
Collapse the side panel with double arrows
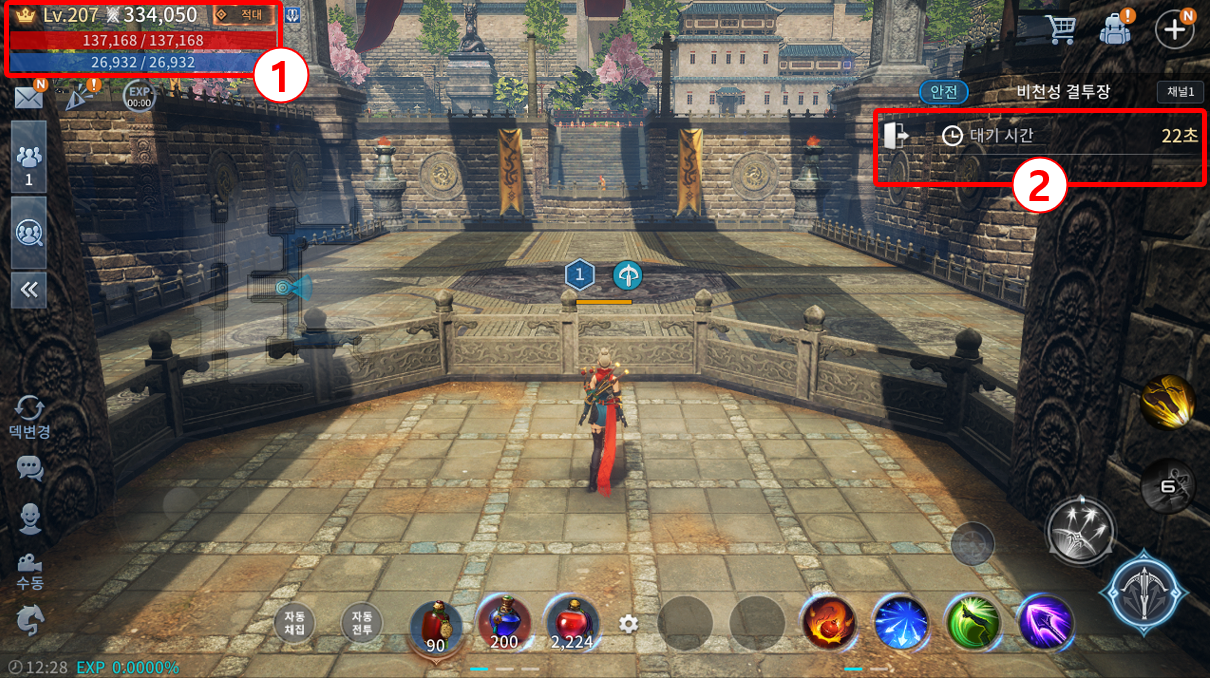(28, 290)
